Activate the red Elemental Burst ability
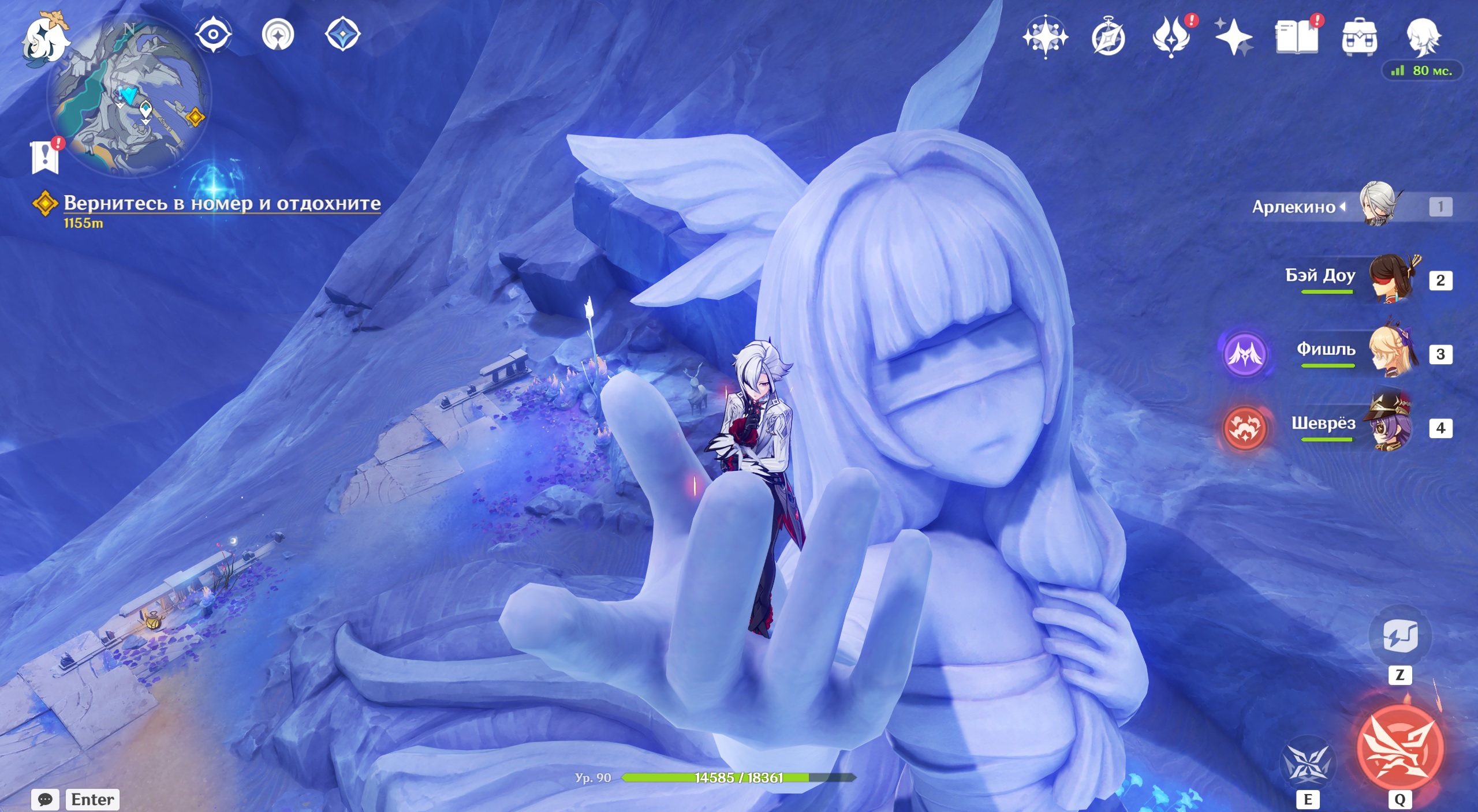This screenshot has height=812, width=1478. tap(1399, 747)
